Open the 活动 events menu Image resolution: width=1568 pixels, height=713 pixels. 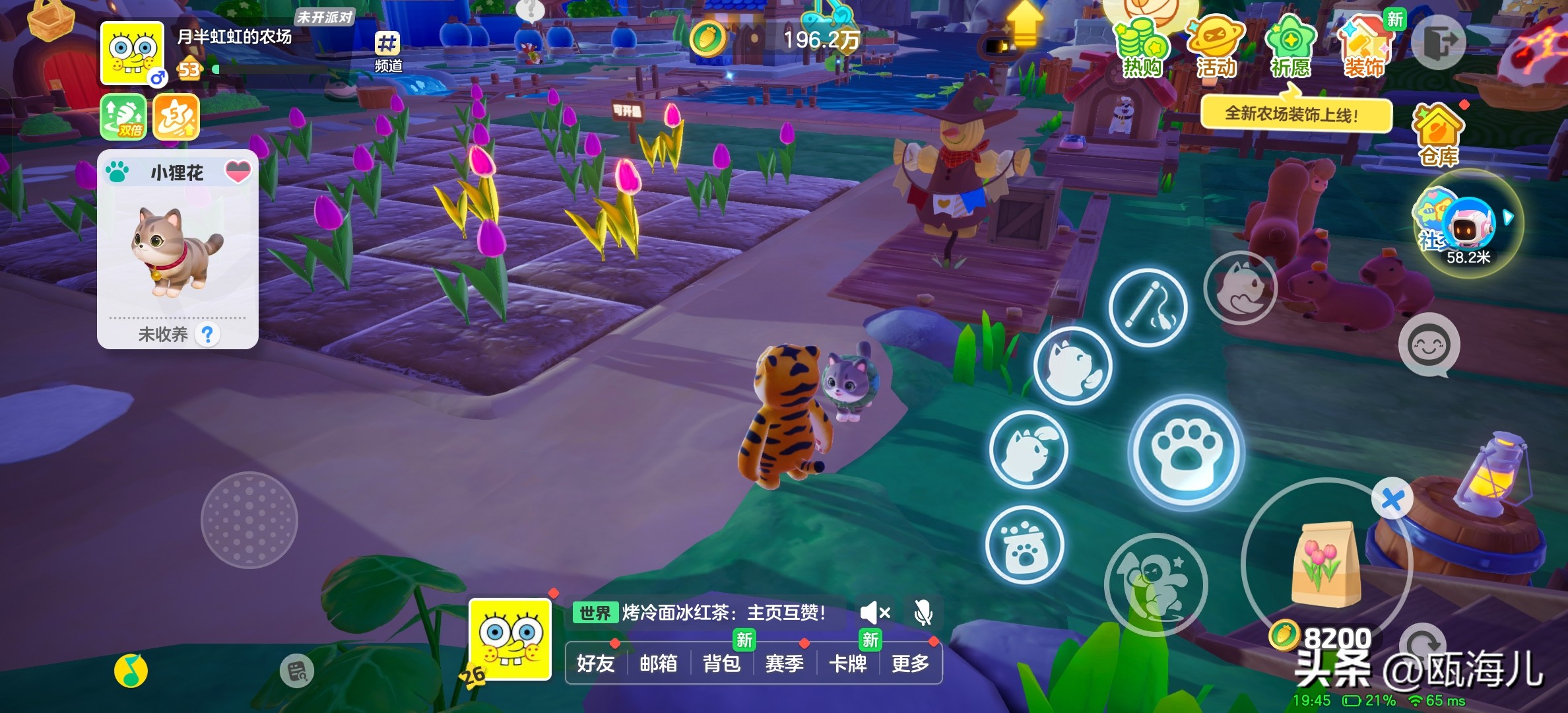click(1216, 48)
